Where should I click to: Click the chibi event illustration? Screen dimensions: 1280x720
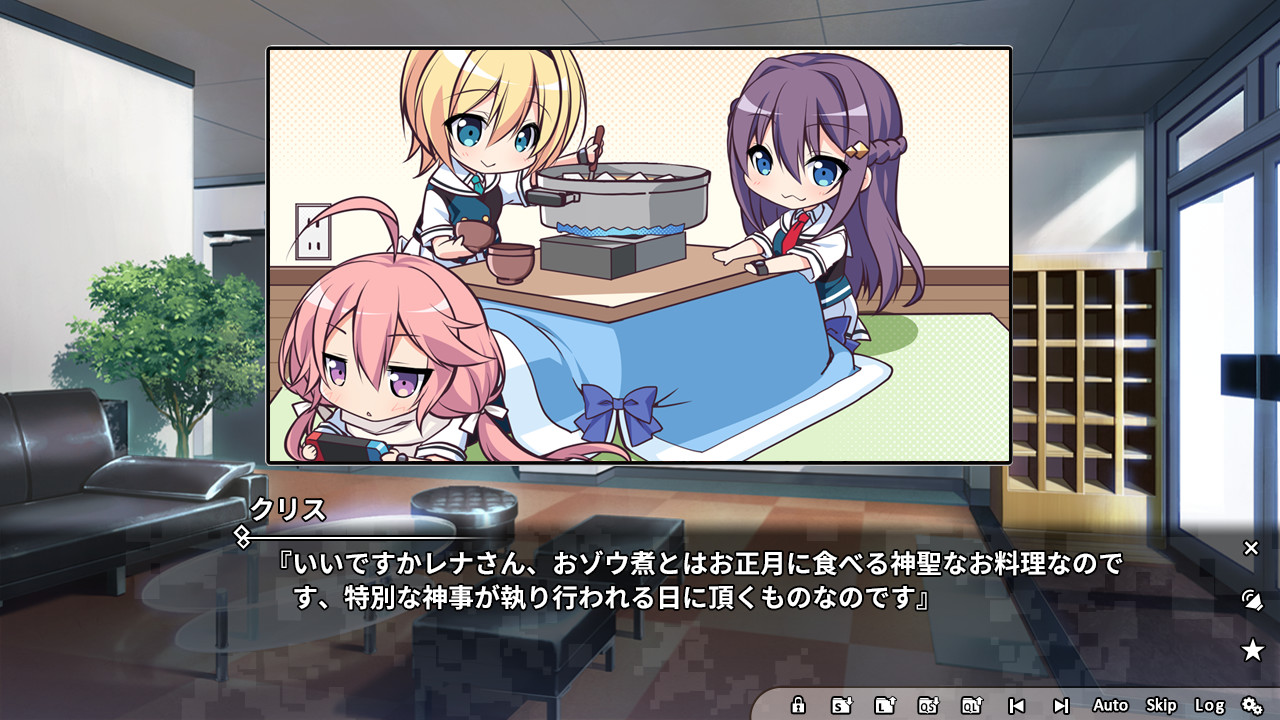(x=640, y=260)
